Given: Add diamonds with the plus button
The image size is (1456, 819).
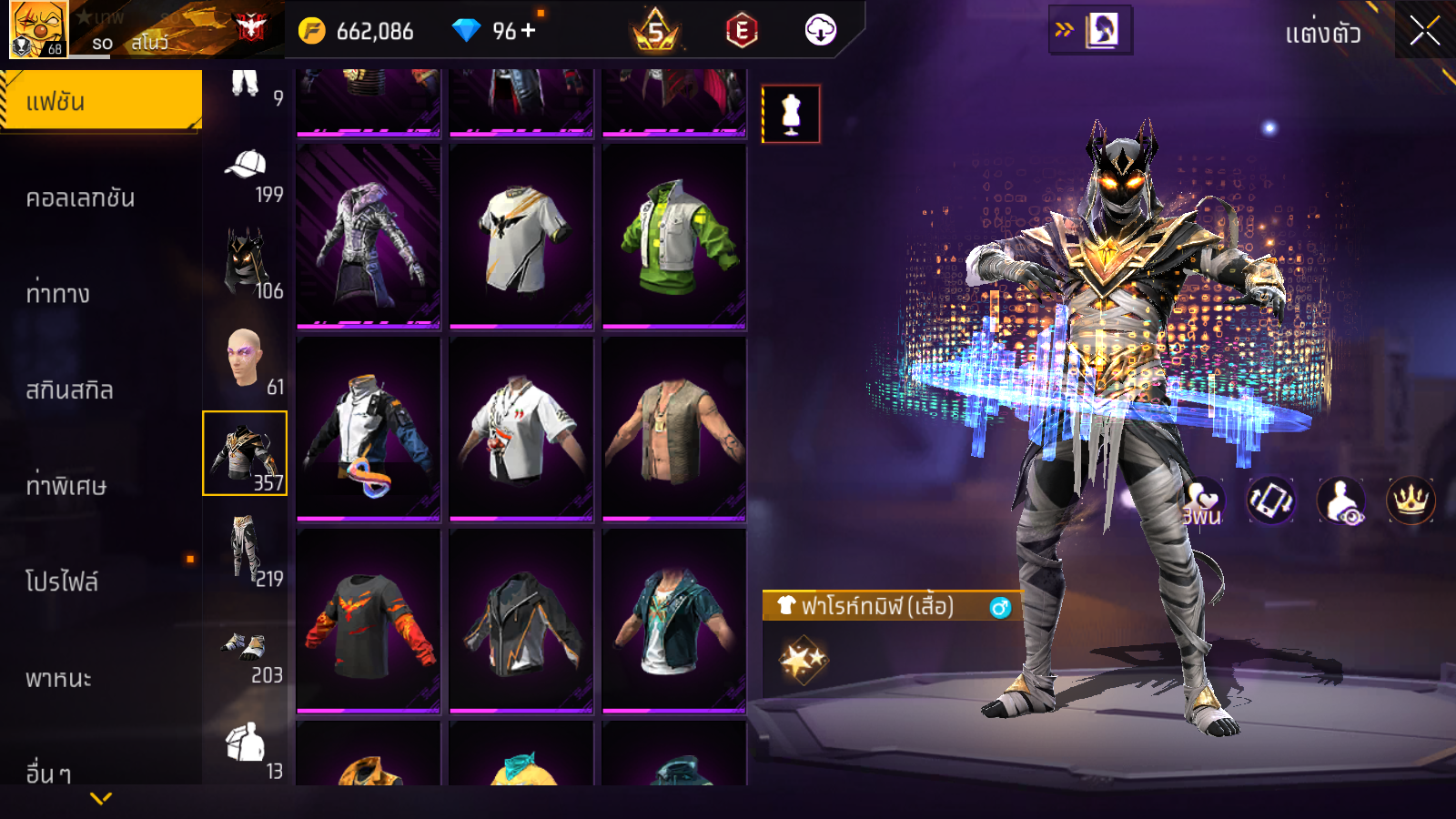Looking at the screenshot, I should [529, 31].
